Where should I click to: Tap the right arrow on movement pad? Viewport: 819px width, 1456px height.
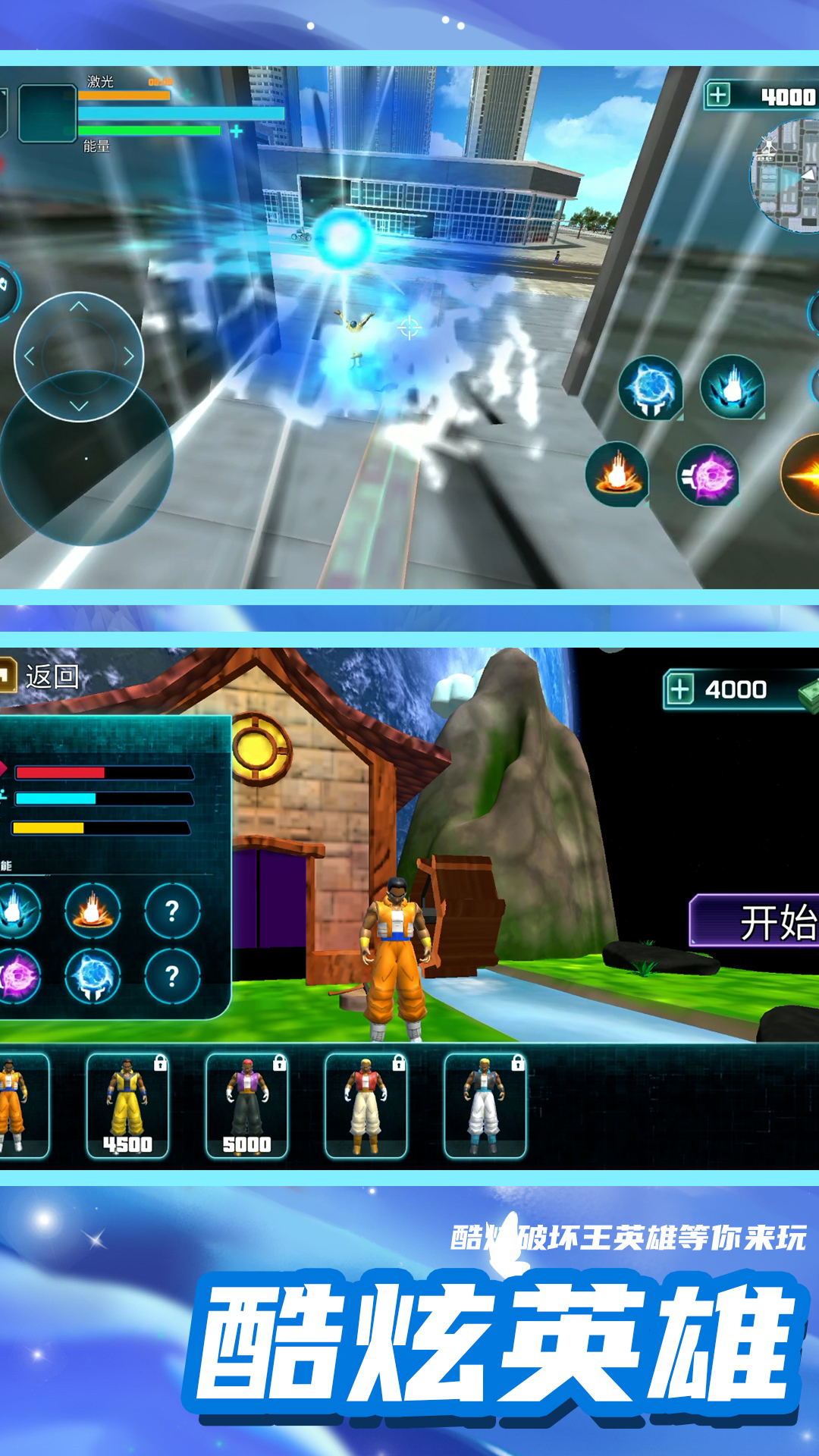point(129,356)
